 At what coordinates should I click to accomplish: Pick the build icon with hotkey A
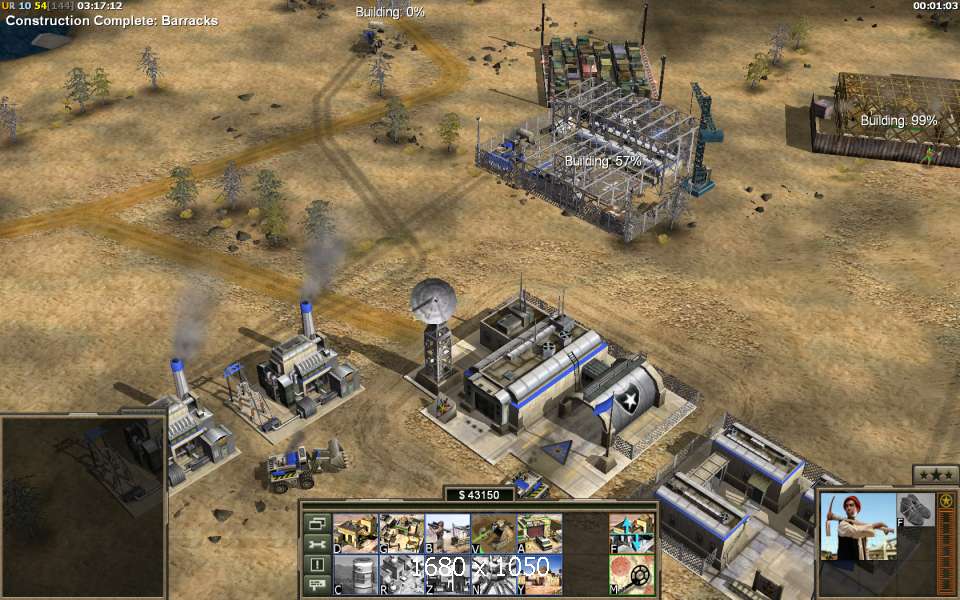pos(539,533)
